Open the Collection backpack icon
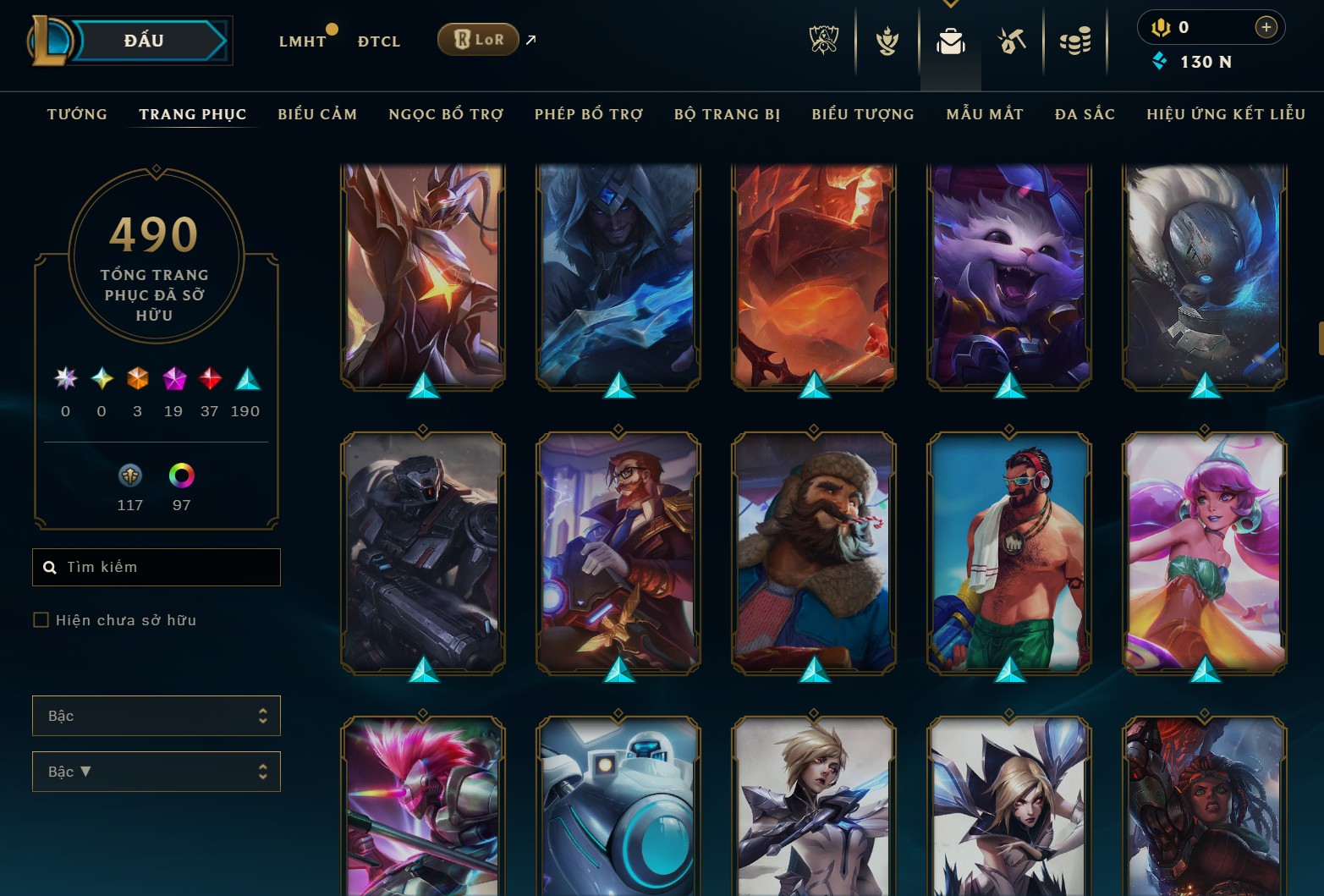Screen dimensions: 1324x896 (x=948, y=40)
